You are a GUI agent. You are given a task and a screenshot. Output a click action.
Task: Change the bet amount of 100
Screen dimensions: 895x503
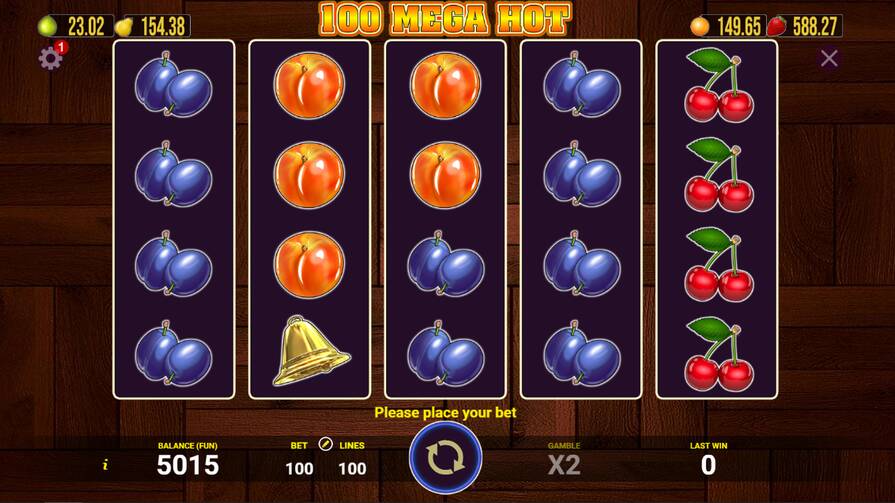[299, 468]
